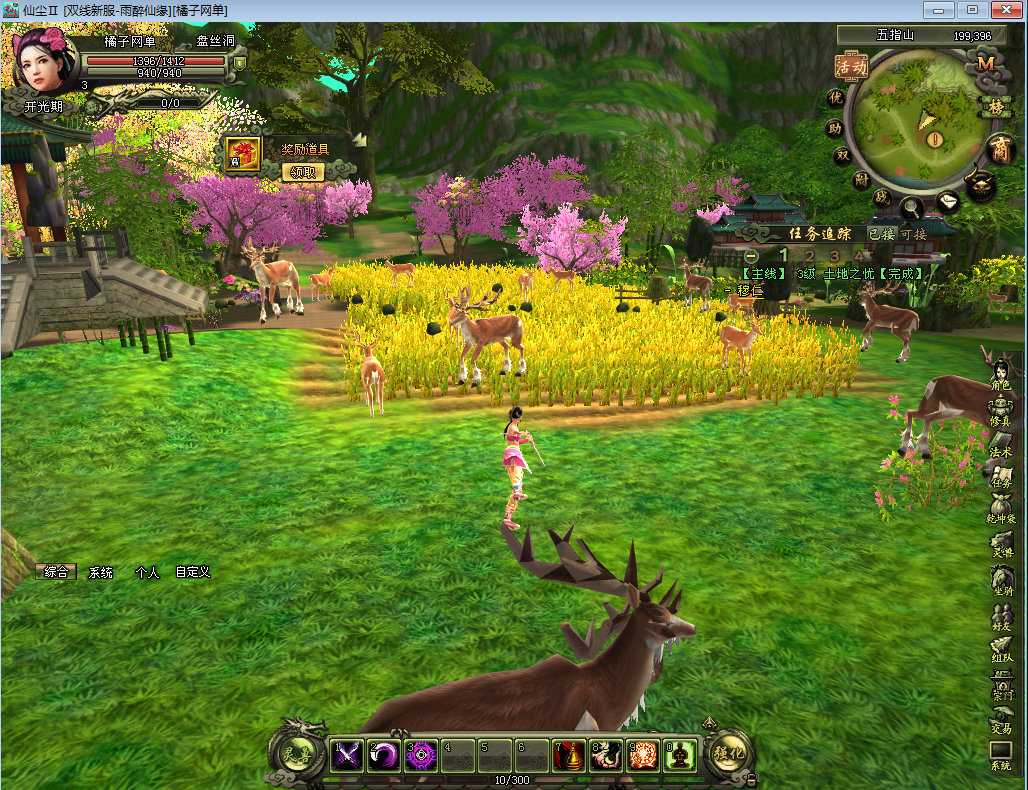
Task: Switch chat to the 系统 channel tab
Action: pyautogui.click(x=101, y=573)
